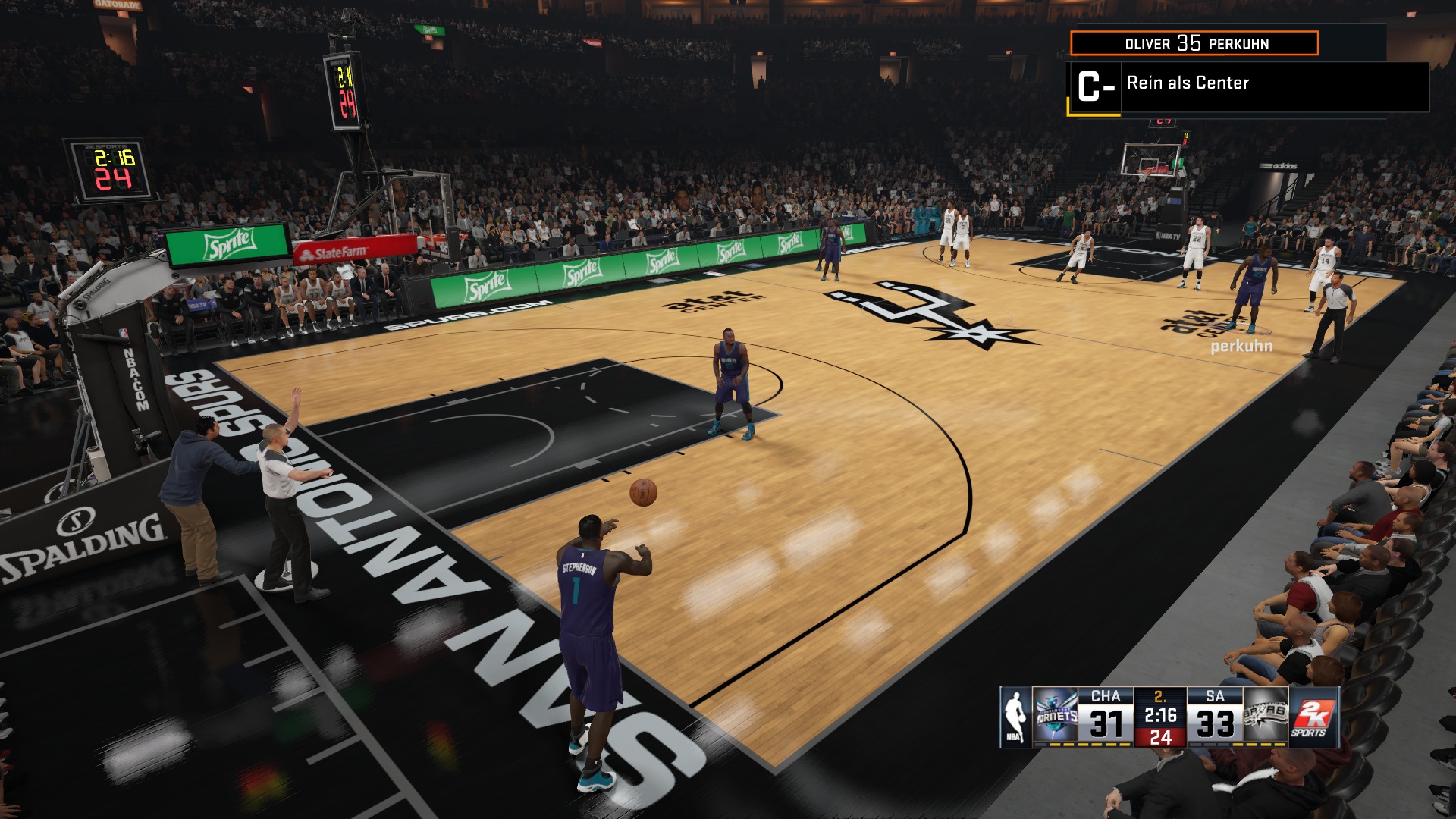Image resolution: width=1456 pixels, height=819 pixels.
Task: Select the C- teammate grade badge
Action: (1094, 87)
